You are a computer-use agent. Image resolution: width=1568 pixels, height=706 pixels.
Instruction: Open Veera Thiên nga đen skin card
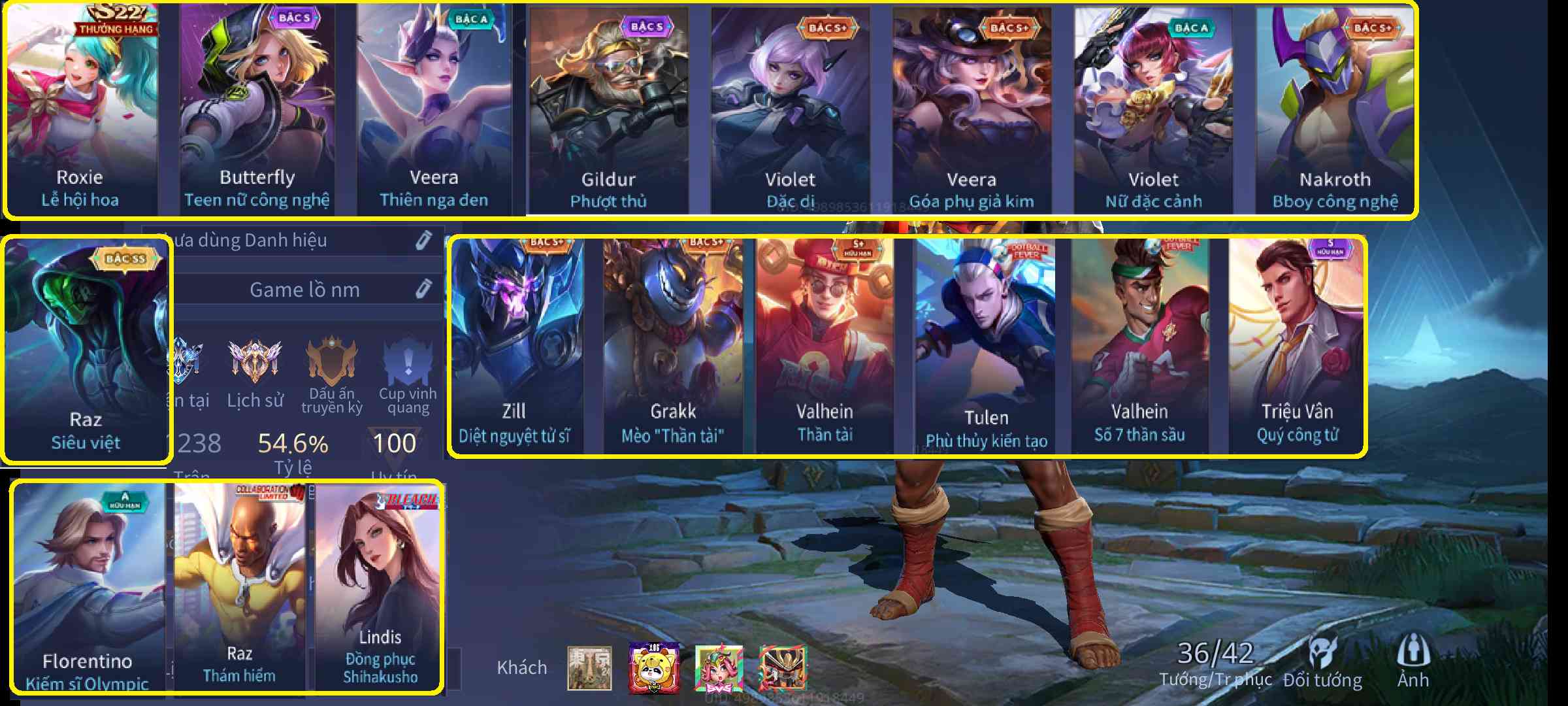[x=434, y=110]
